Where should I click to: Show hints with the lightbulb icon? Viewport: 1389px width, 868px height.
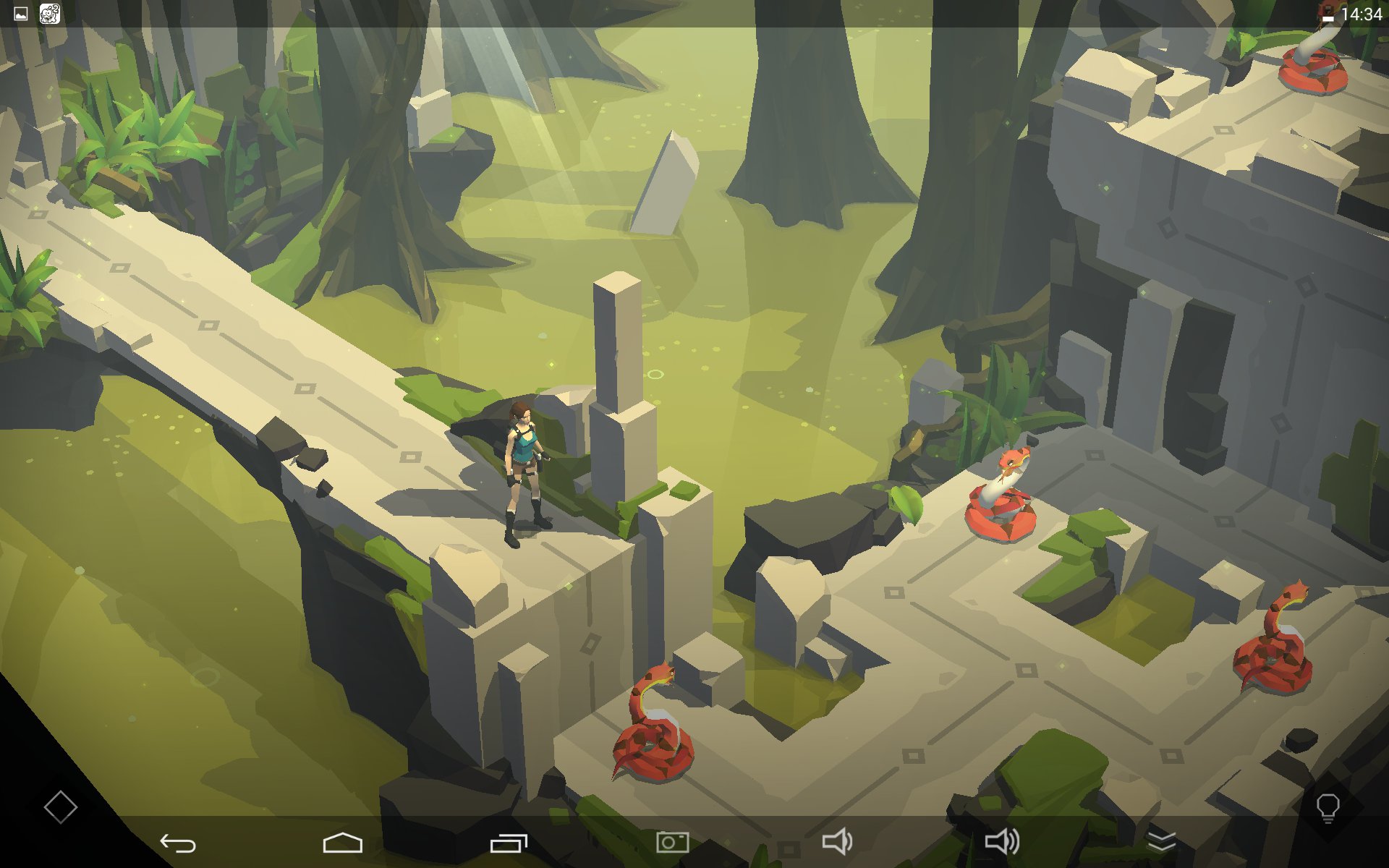(x=1328, y=807)
